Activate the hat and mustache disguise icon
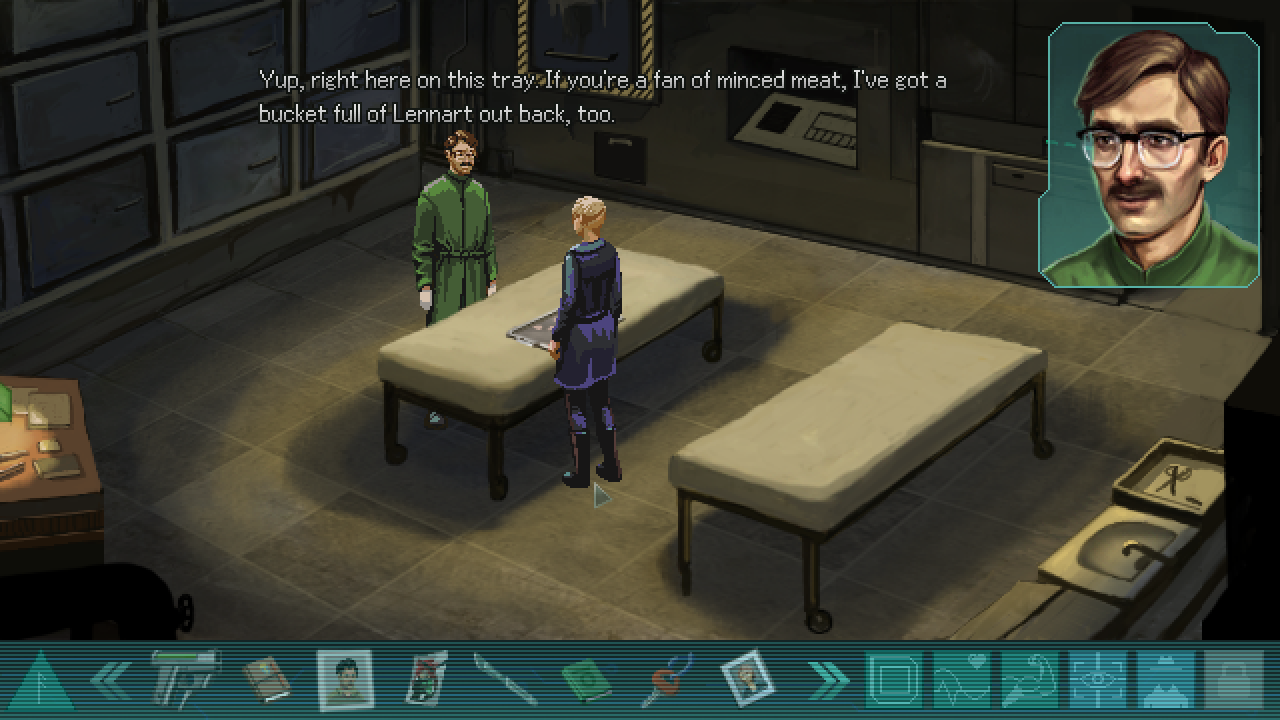The height and width of the screenshot is (720, 1280). 1165,680
